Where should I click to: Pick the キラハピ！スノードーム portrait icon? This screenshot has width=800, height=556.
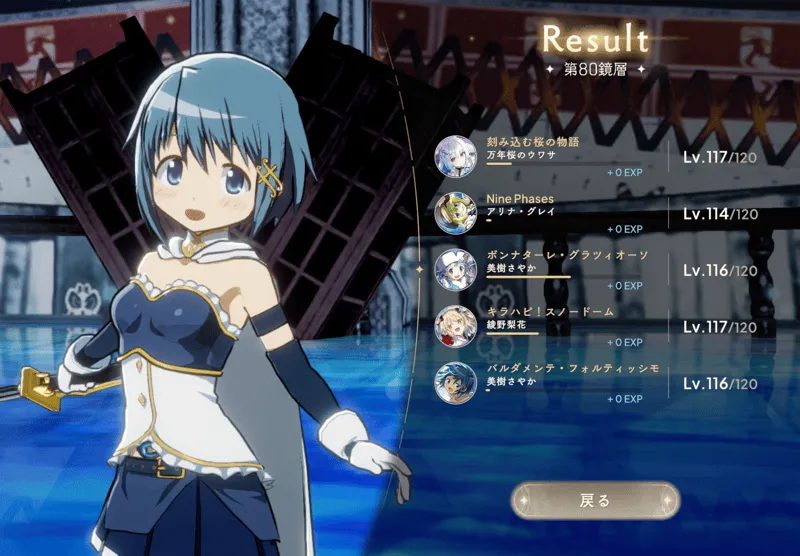pyautogui.click(x=455, y=326)
